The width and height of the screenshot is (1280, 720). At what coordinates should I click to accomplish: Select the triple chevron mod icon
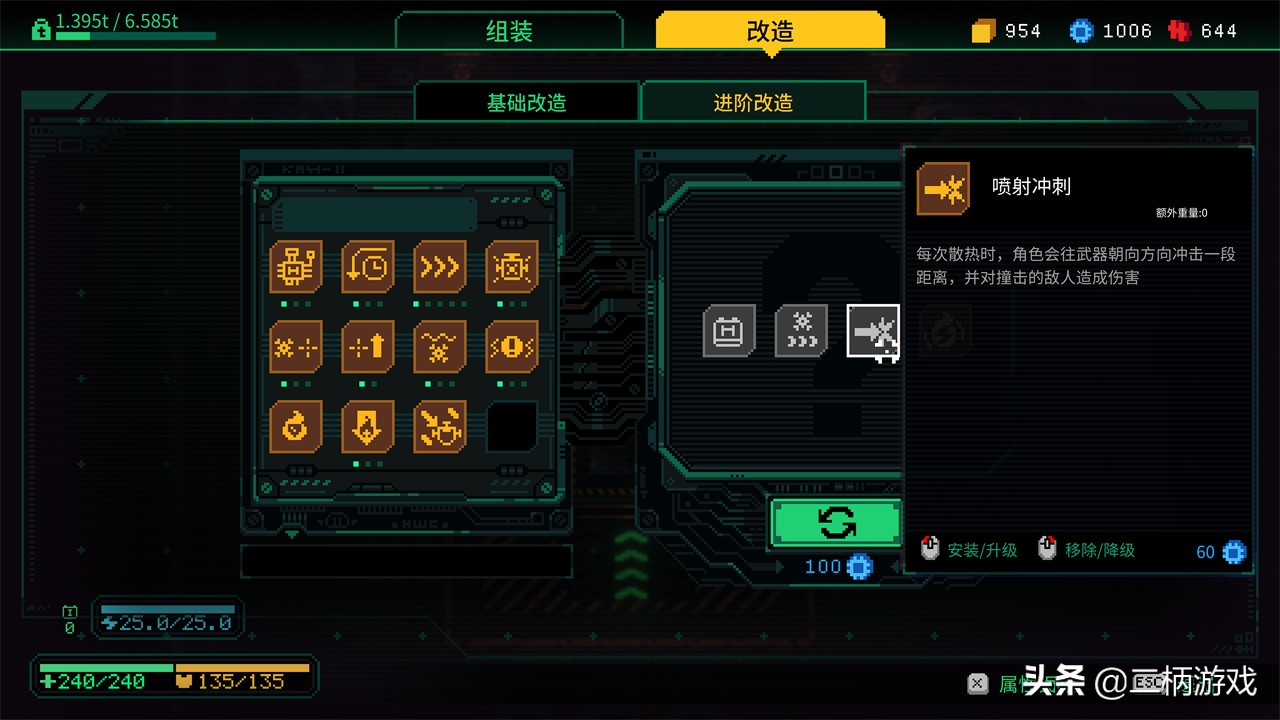point(440,267)
